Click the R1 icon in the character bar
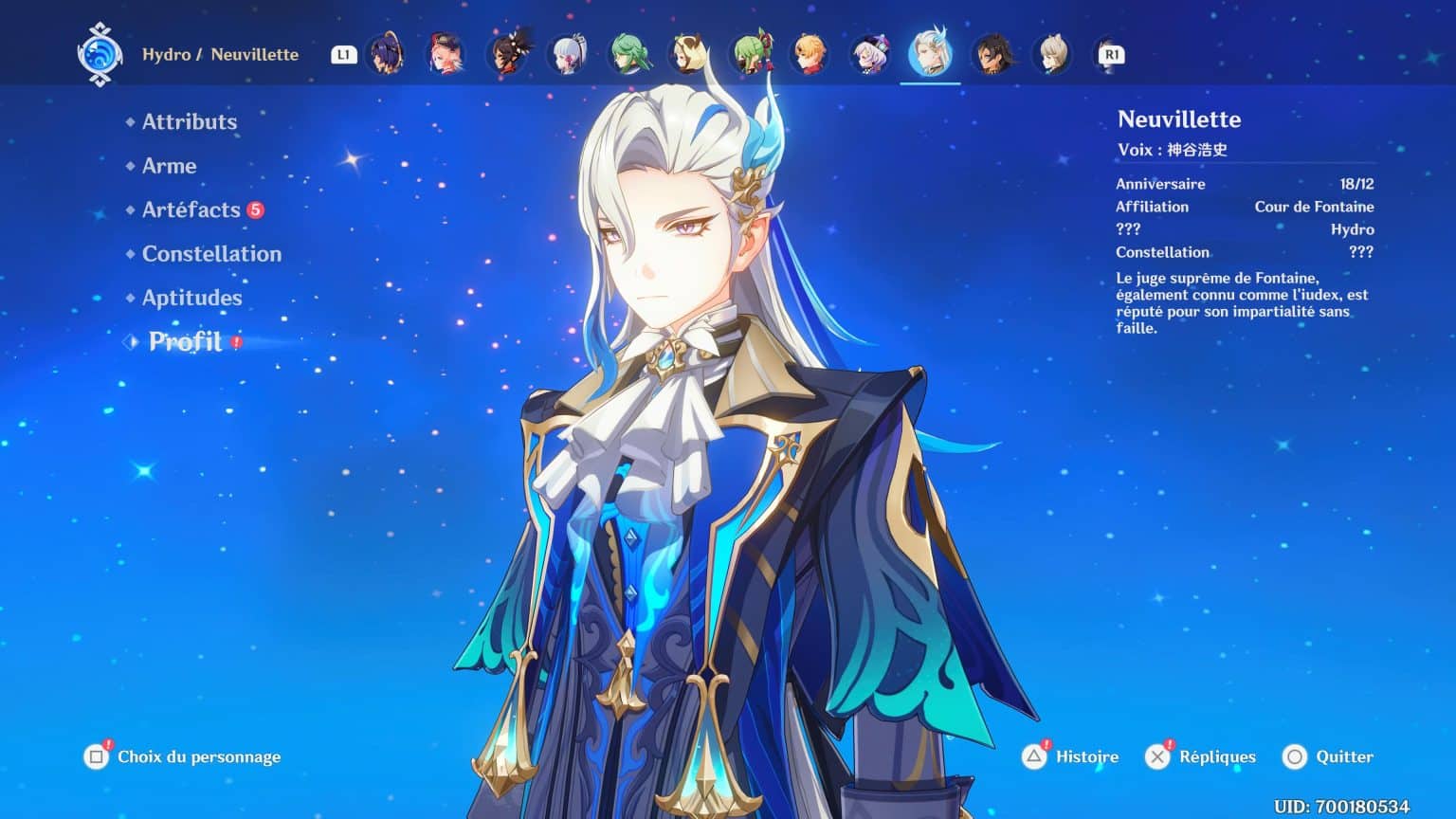 click(x=1109, y=54)
